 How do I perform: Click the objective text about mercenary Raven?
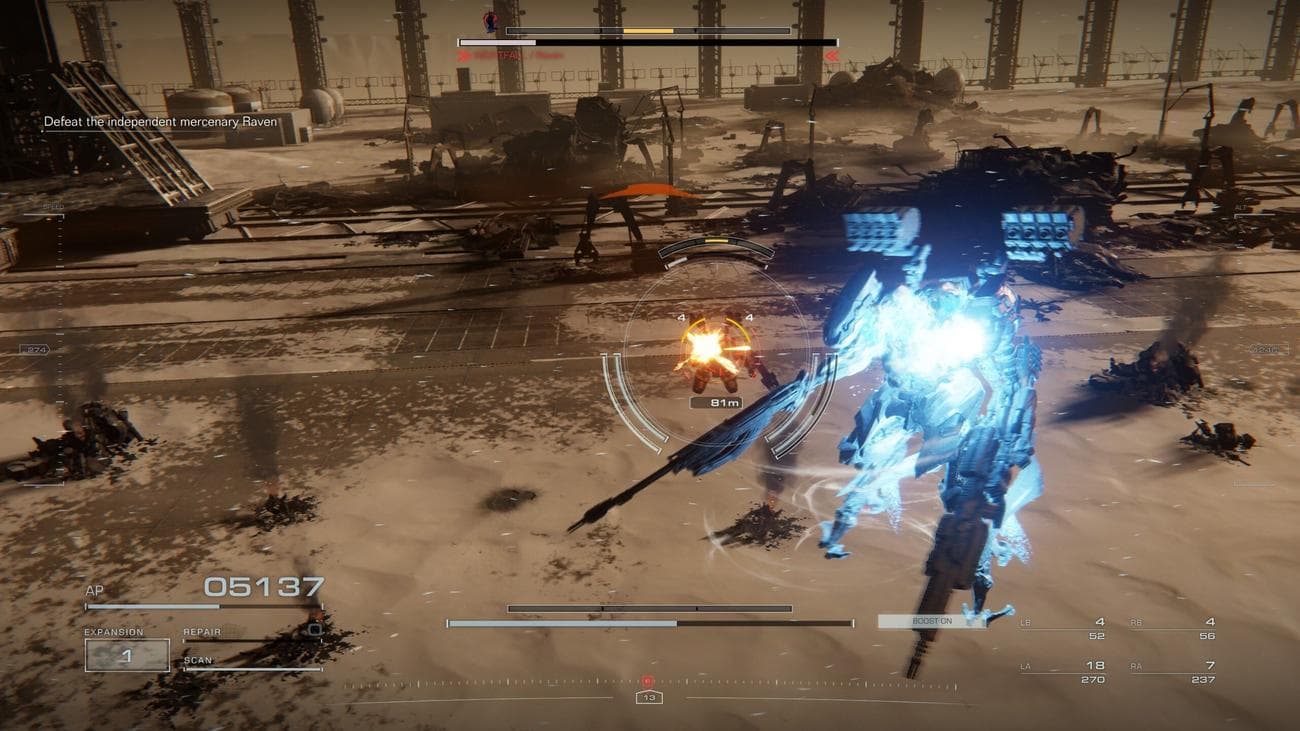point(160,121)
